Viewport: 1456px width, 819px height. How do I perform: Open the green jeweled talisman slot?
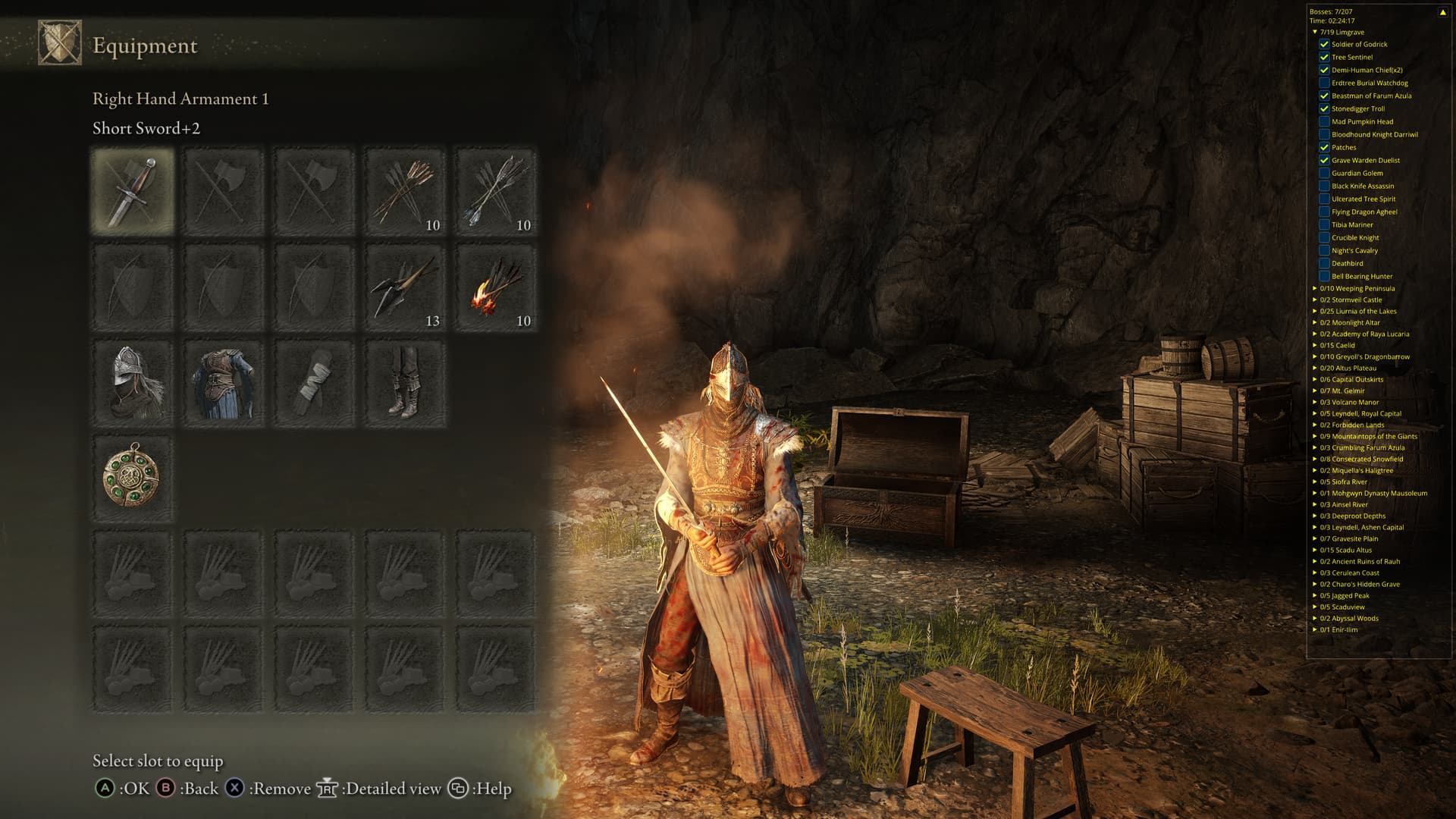tap(133, 478)
